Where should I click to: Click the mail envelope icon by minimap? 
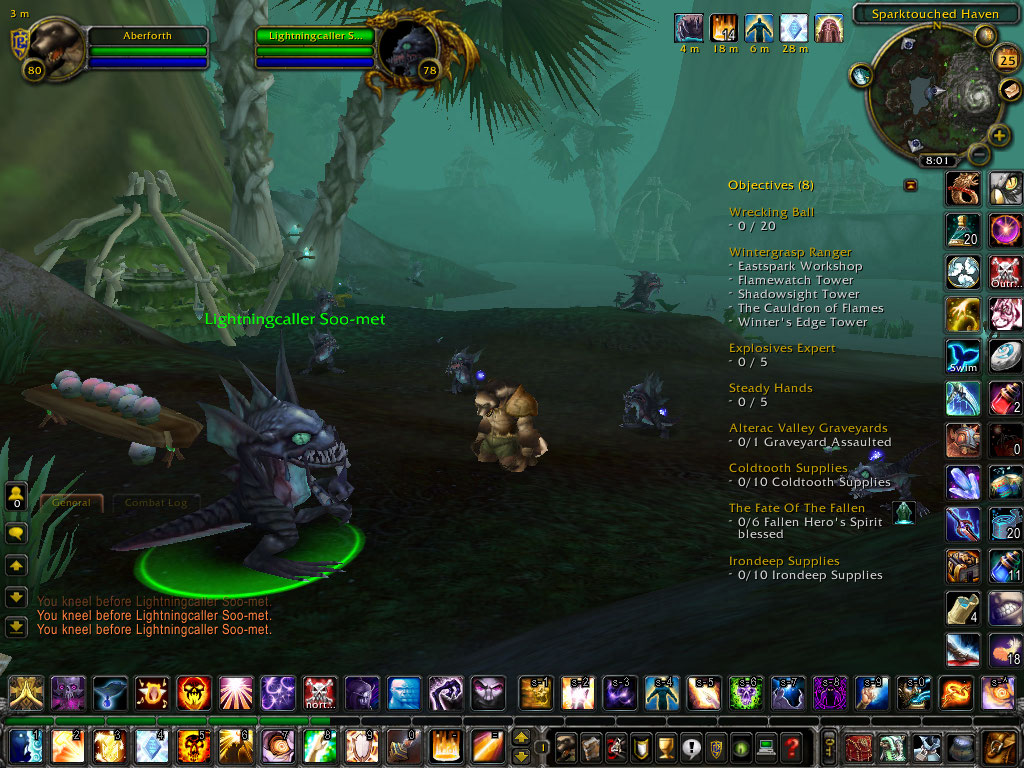(1008, 92)
